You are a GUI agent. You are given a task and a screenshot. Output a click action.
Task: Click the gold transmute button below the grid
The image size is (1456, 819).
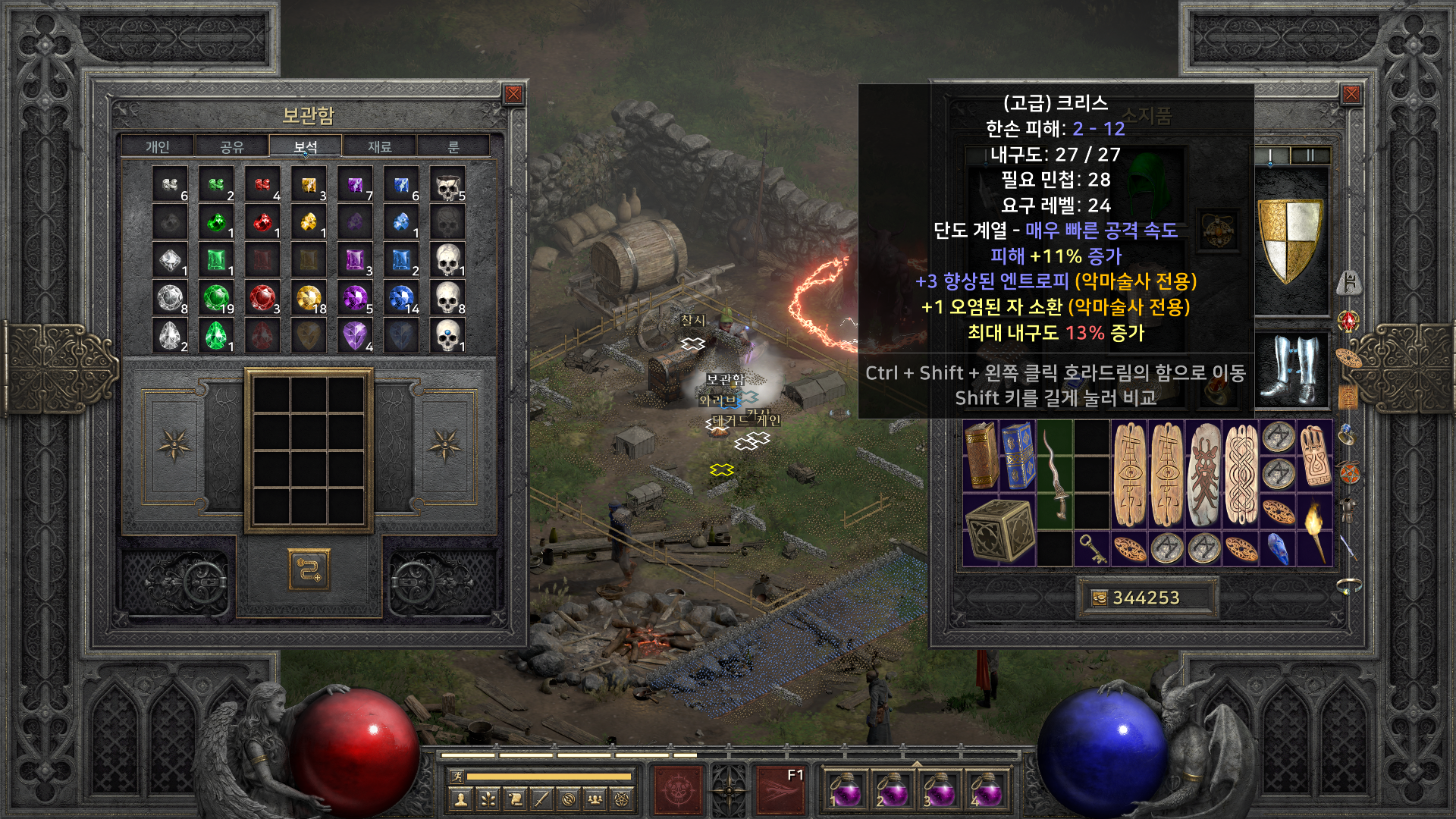tap(309, 569)
